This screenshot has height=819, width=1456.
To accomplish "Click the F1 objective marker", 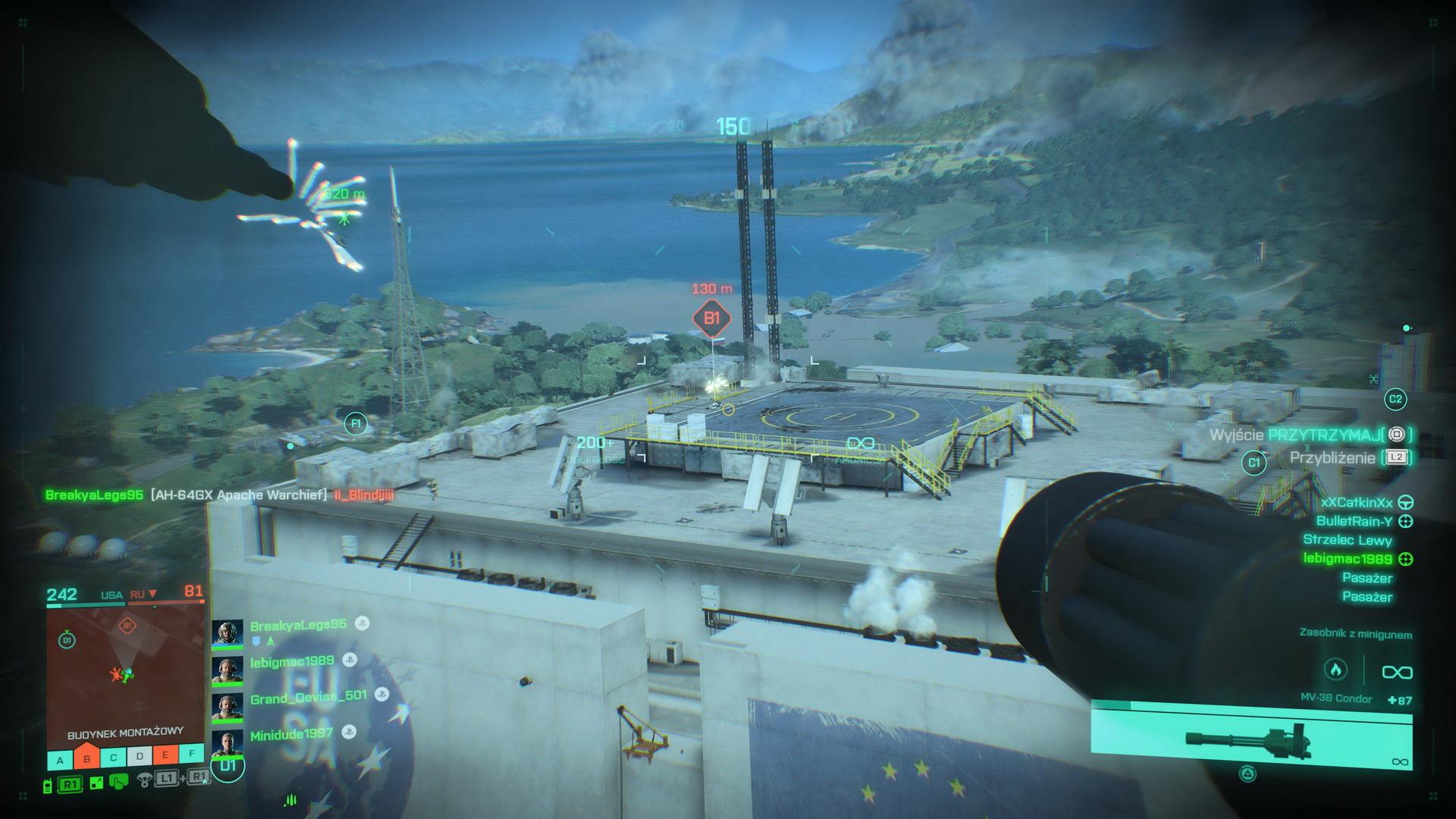I will (x=355, y=423).
